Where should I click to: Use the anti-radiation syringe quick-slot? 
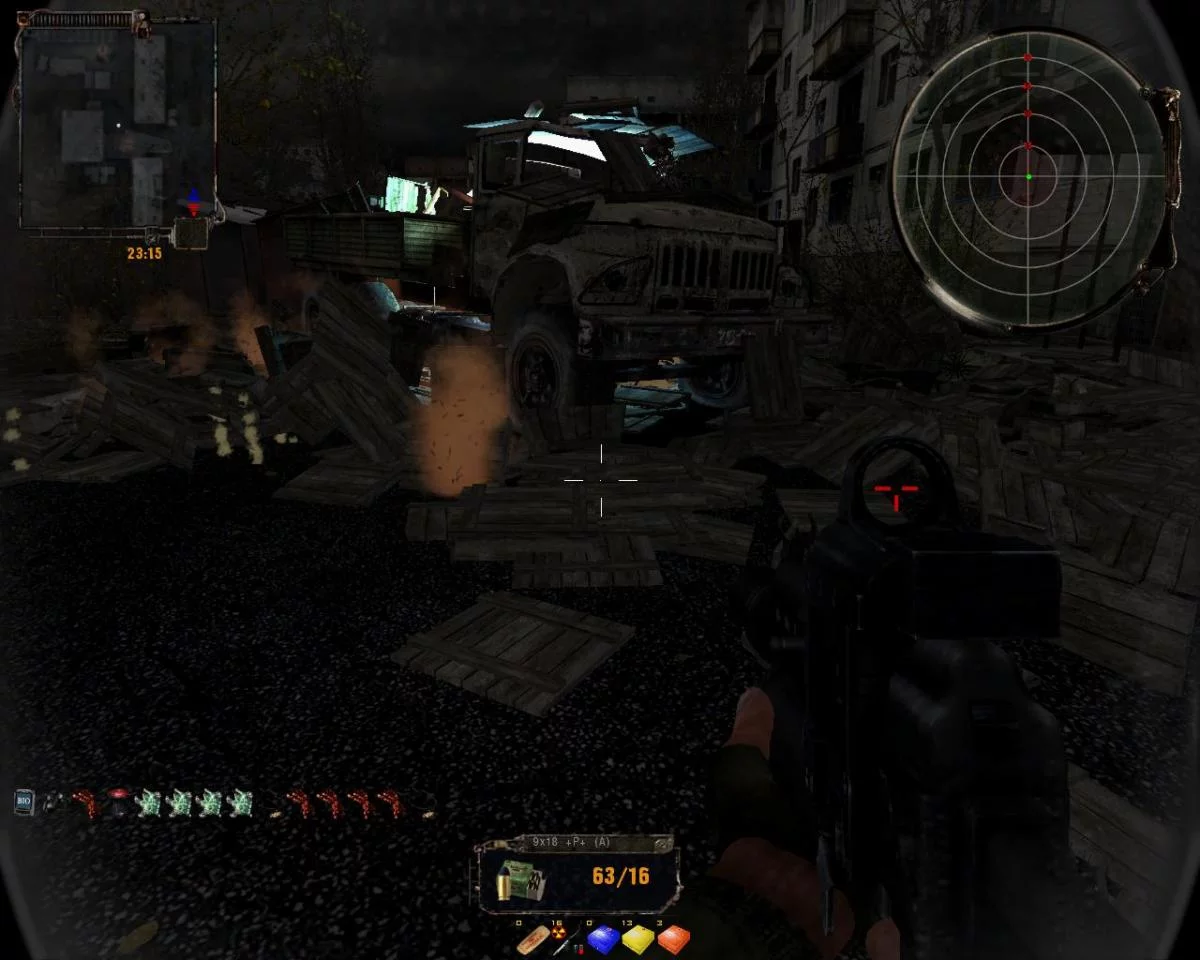tap(563, 940)
